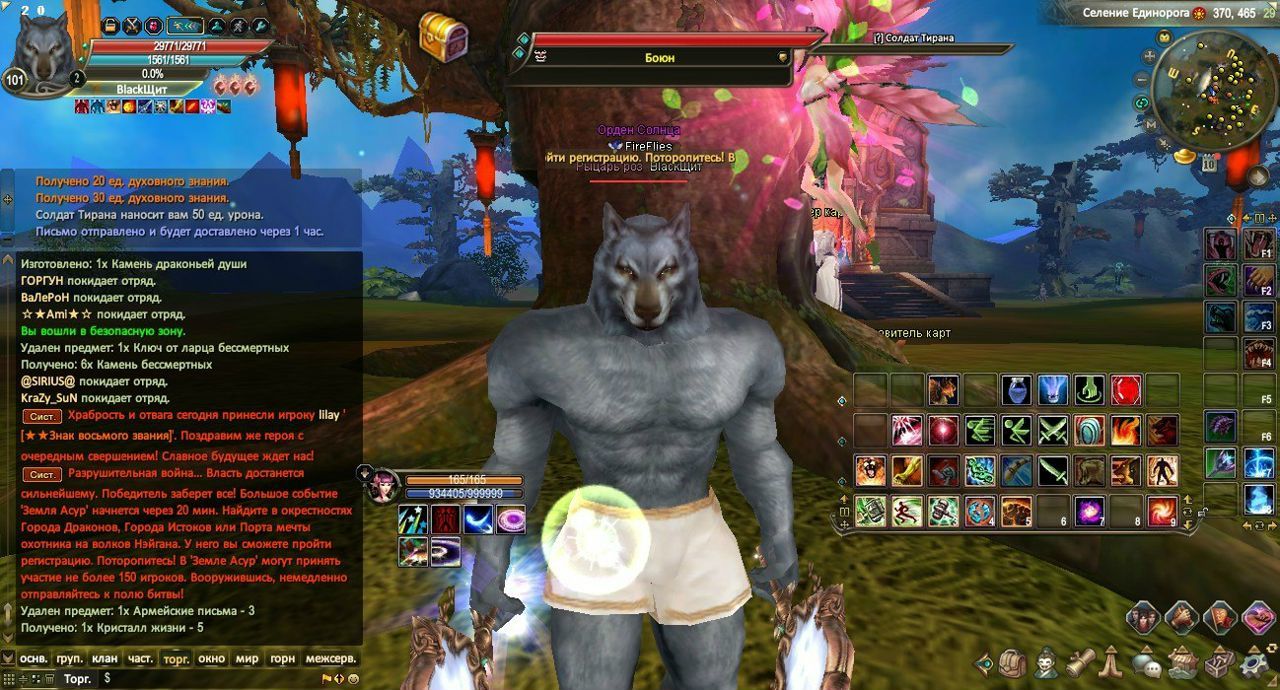Activate the crossed green swords skill

click(1054, 430)
